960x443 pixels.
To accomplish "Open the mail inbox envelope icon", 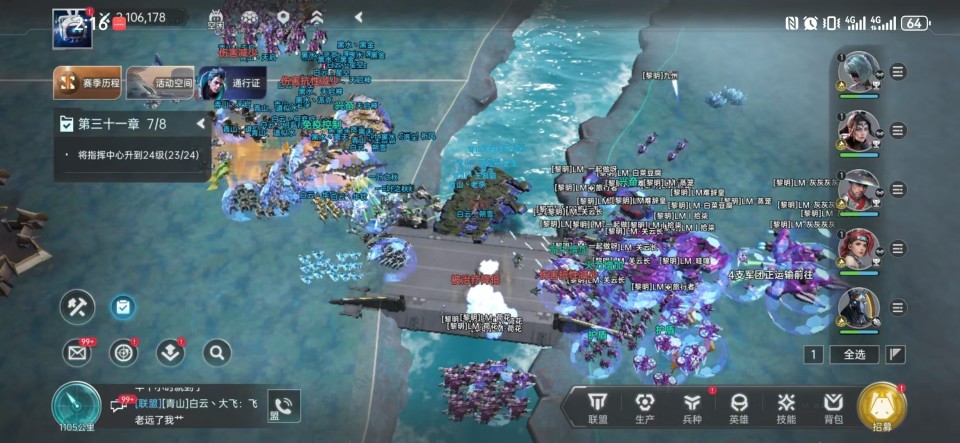I will (x=77, y=352).
